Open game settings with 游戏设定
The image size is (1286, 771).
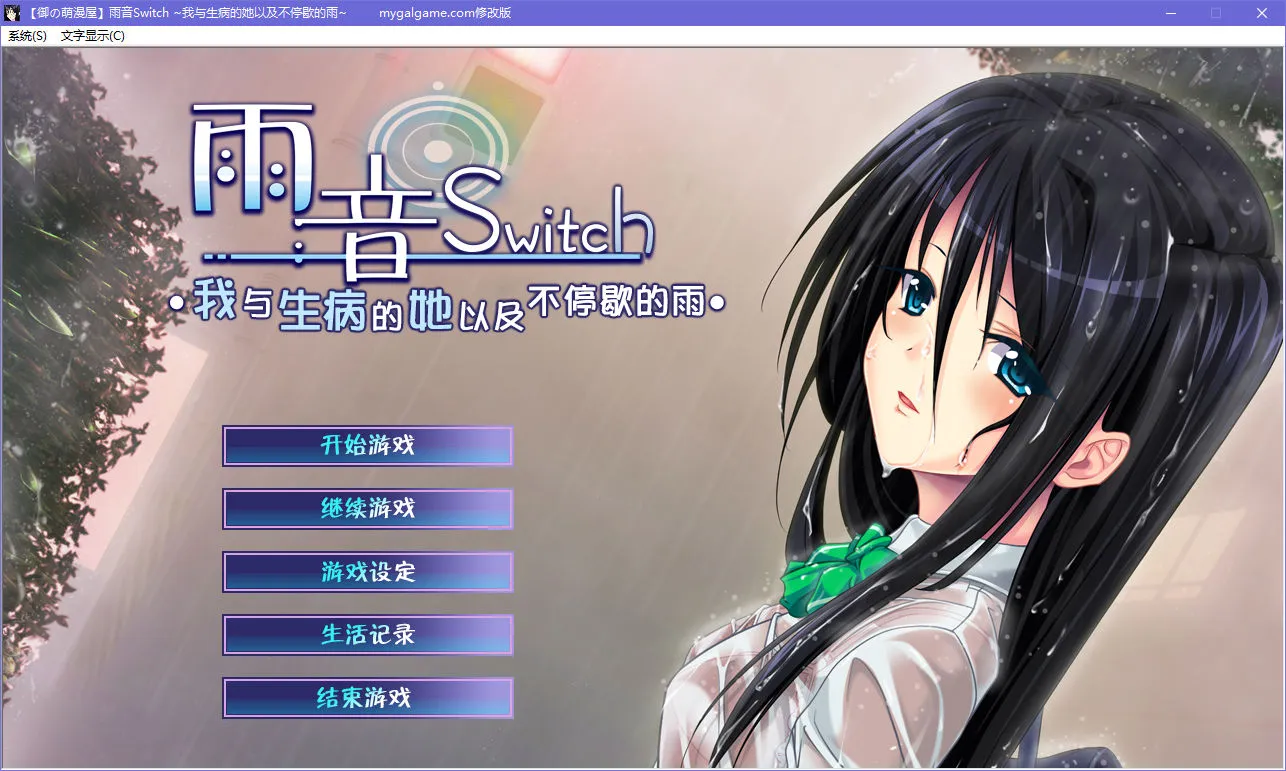click(x=367, y=572)
